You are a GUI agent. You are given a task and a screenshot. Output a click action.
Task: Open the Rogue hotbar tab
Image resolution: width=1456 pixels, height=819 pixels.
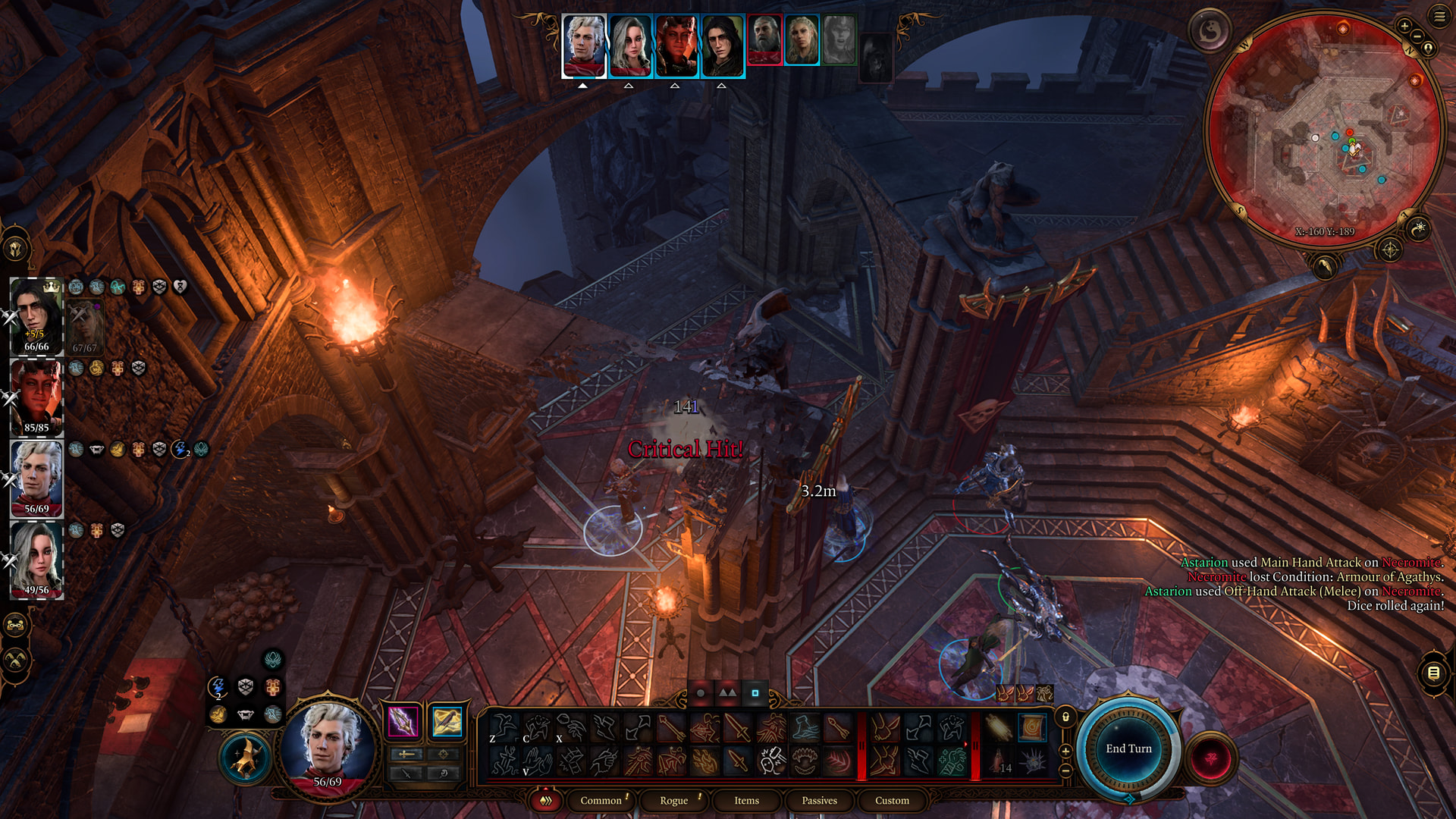(673, 800)
